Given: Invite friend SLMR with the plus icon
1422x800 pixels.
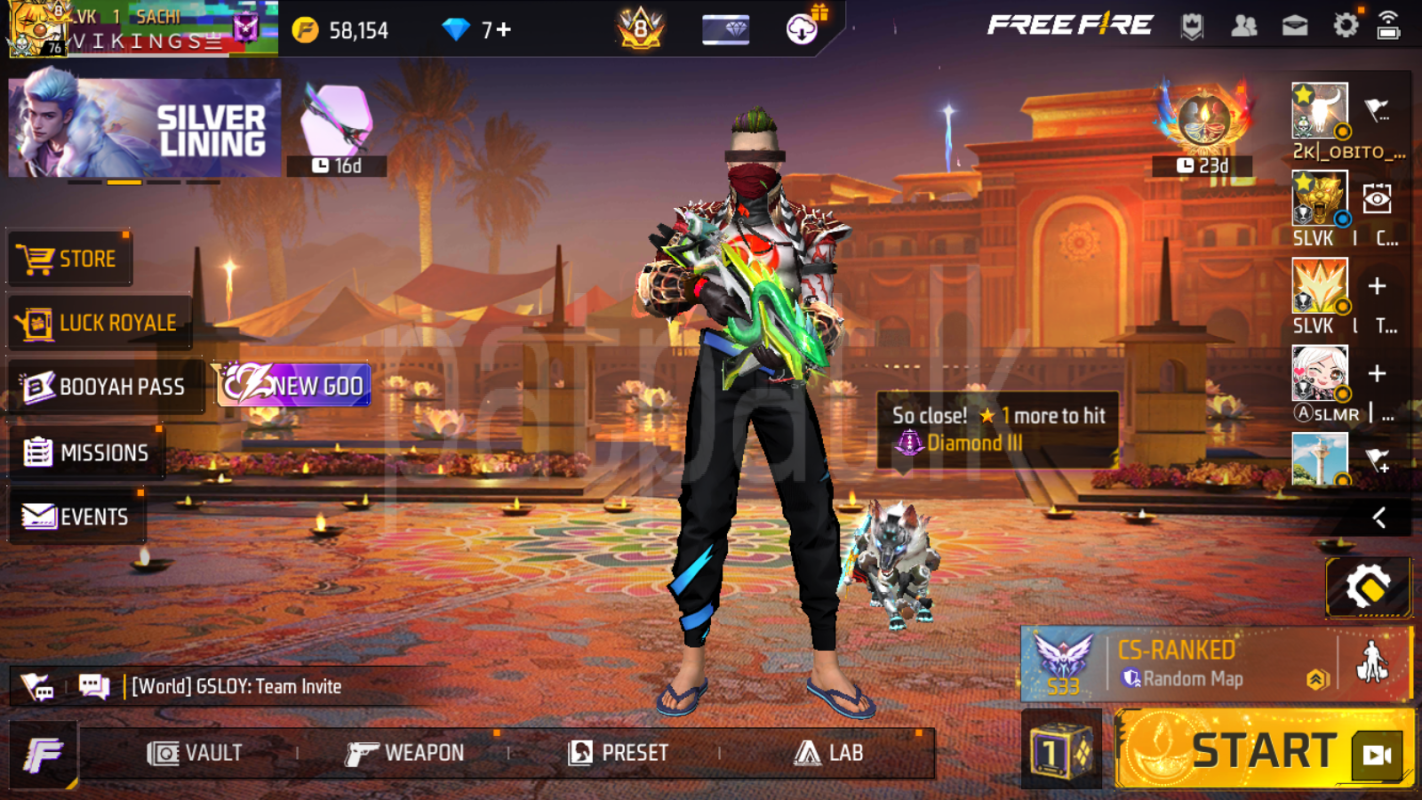Looking at the screenshot, I should tap(1378, 372).
